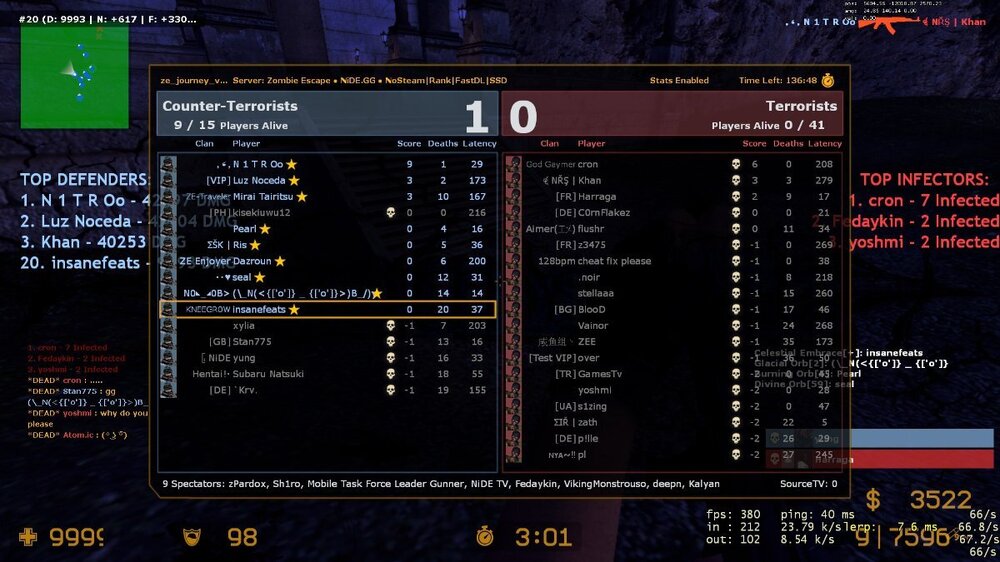Screen dimensions: 1000x562
Task: Click the trophy icon beside Time Left
Action: (x=828, y=80)
